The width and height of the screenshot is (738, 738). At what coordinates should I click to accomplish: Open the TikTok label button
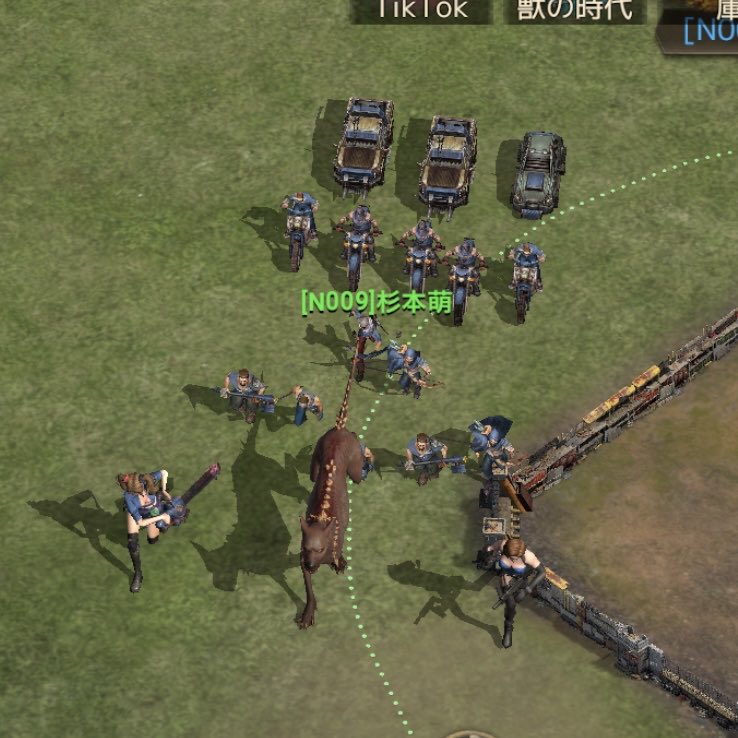(x=421, y=10)
